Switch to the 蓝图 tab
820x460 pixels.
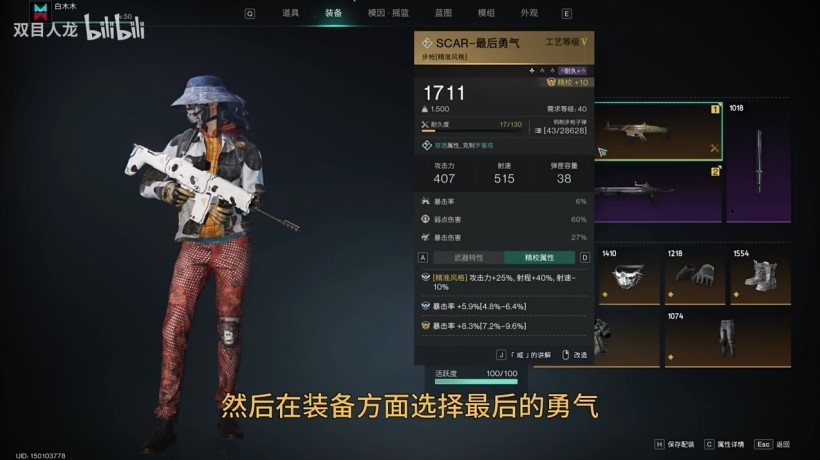click(x=443, y=13)
